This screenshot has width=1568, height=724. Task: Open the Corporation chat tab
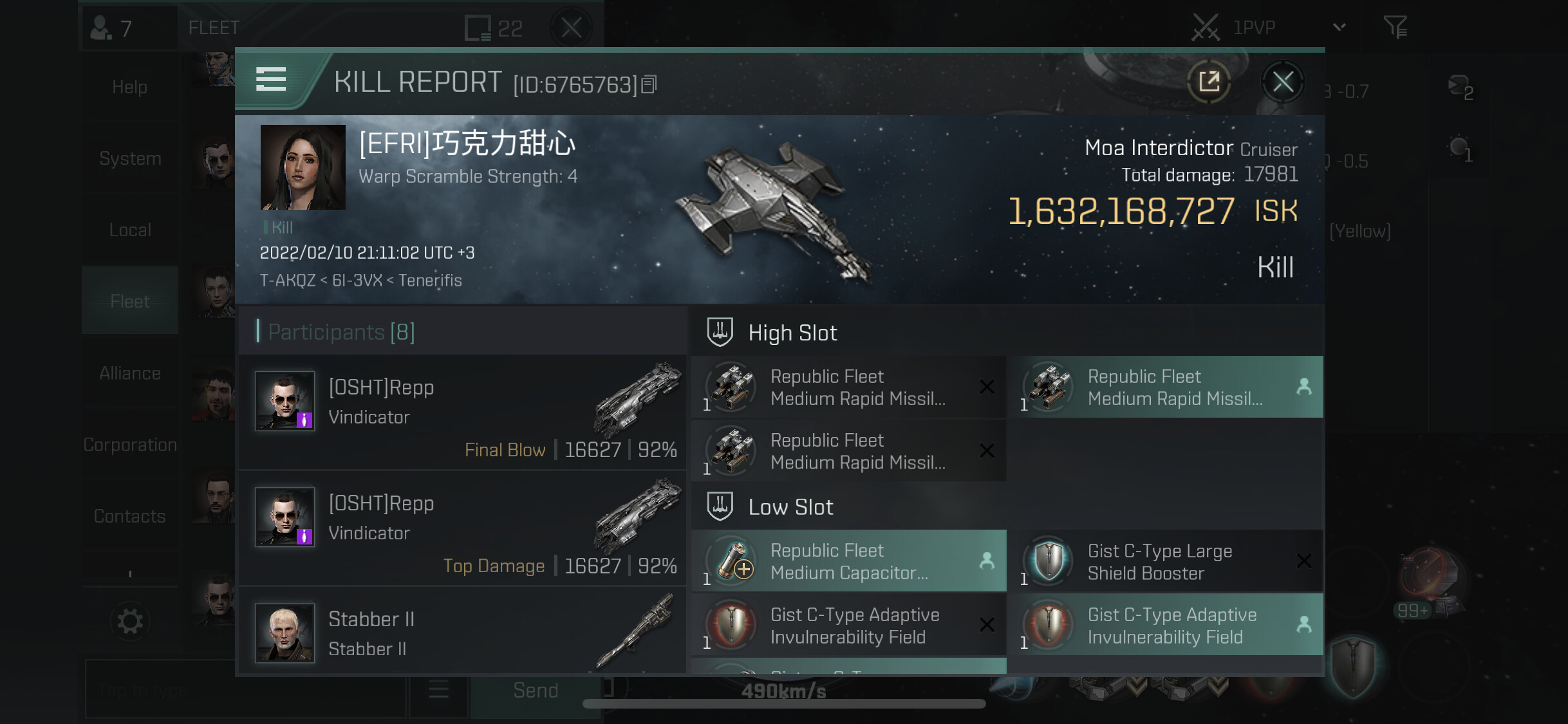click(x=130, y=445)
